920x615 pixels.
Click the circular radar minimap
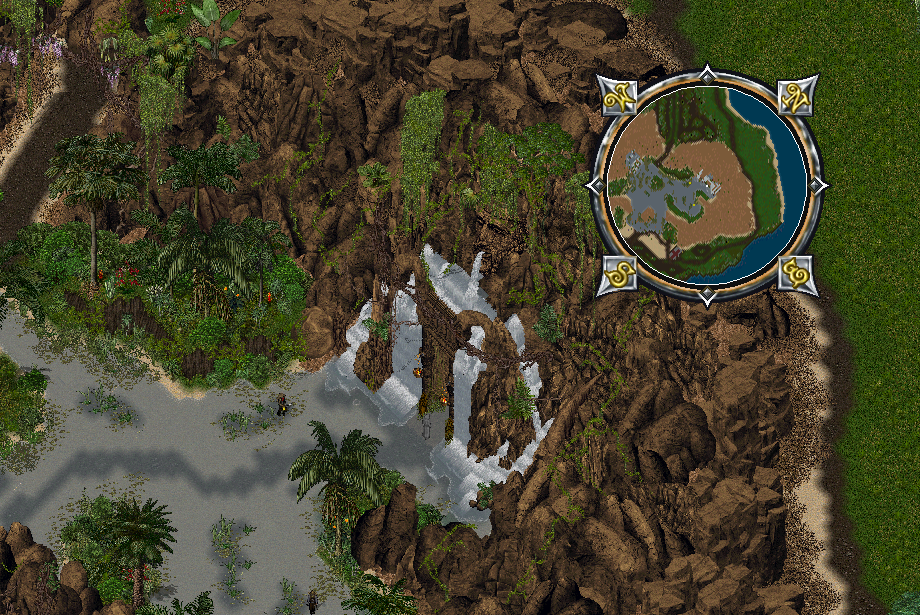click(x=707, y=185)
